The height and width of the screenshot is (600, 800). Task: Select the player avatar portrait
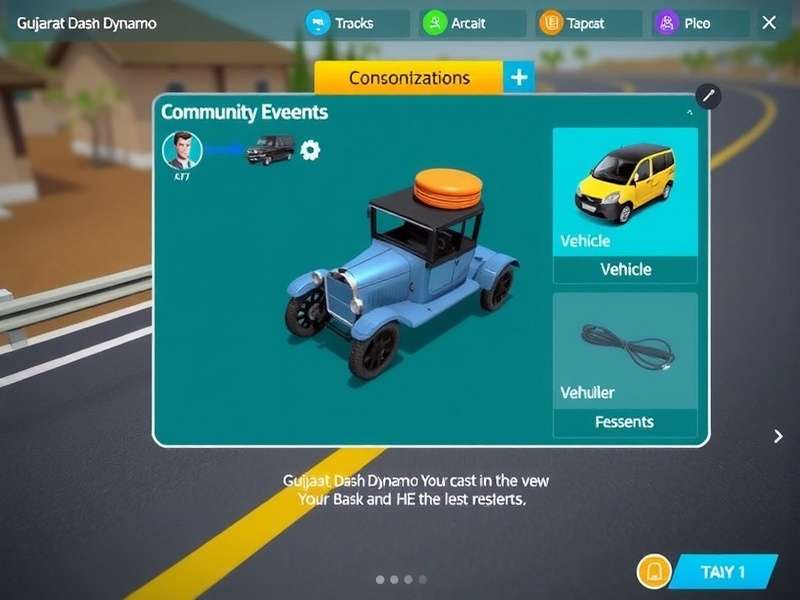183,151
